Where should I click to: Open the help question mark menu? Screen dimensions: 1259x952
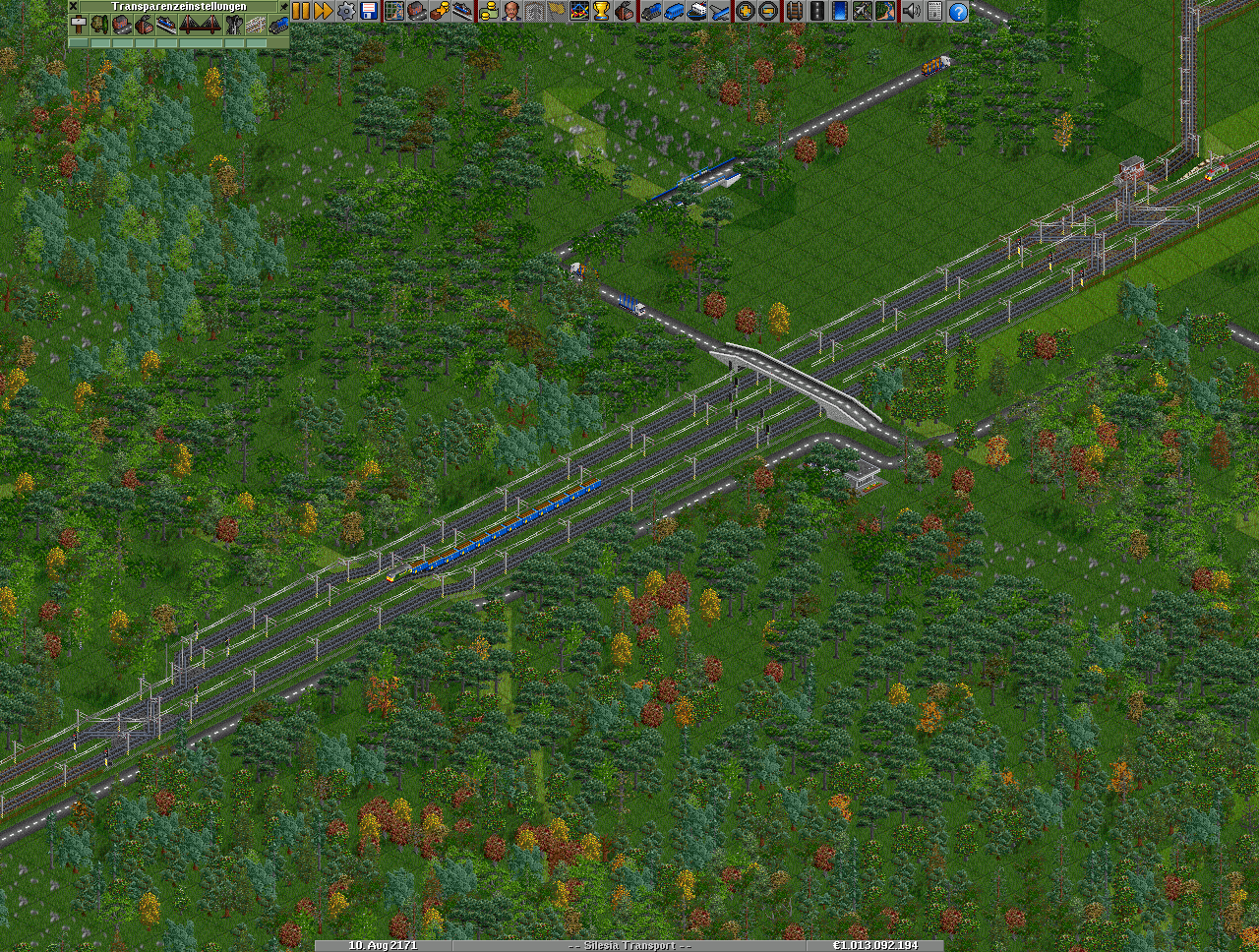pyautogui.click(x=957, y=11)
